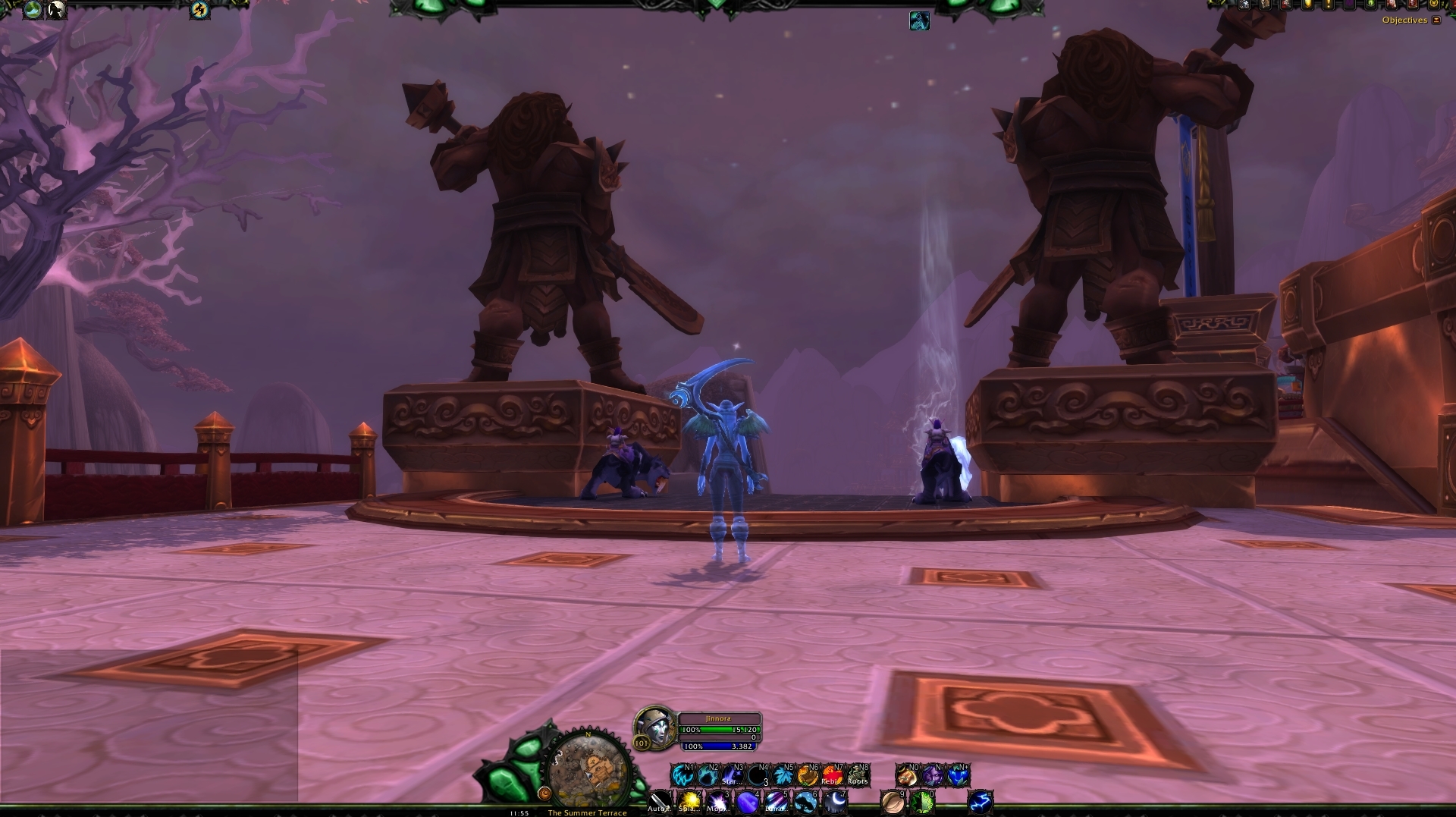This screenshot has width=1456, height=817.
Task: Cast the Moonfire burst spell
Action: coord(718,801)
